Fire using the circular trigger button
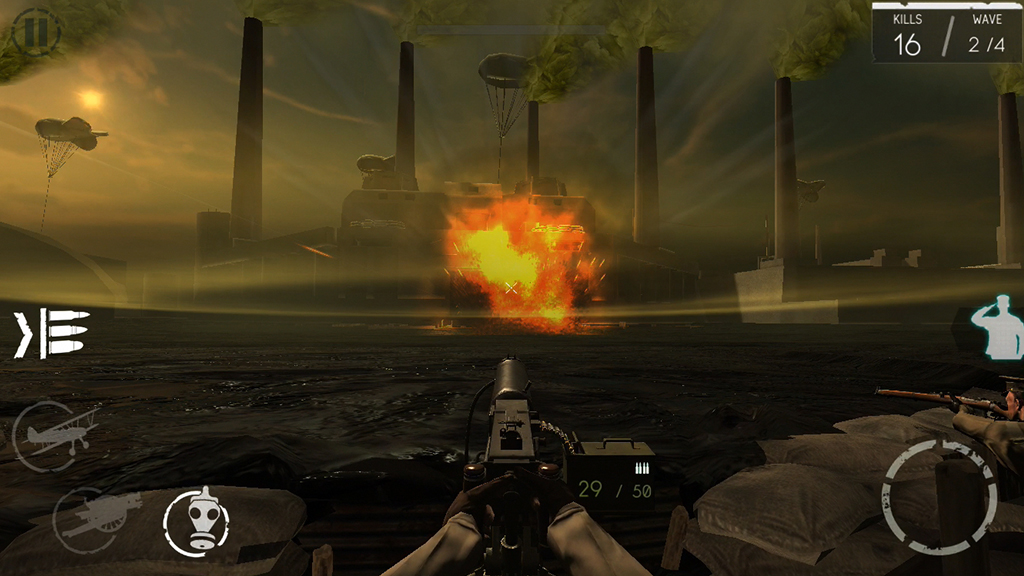The height and width of the screenshot is (576, 1024). click(938, 497)
